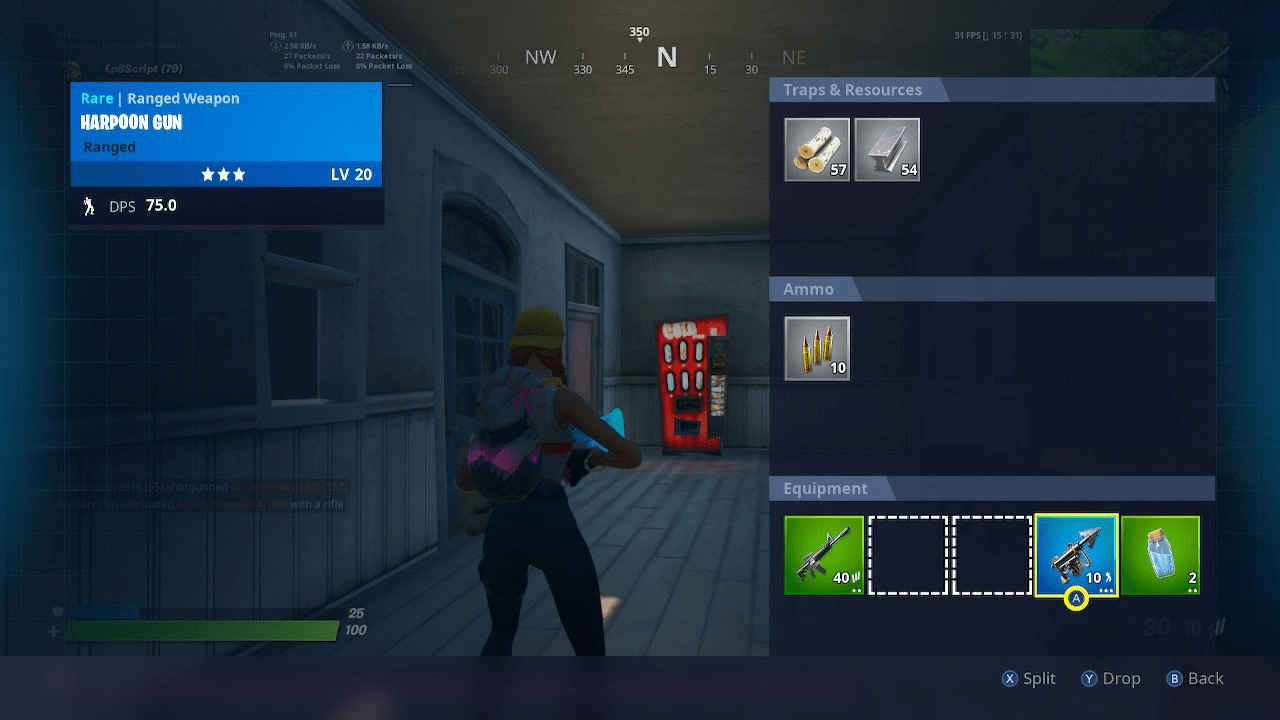The height and width of the screenshot is (720, 1280).
Task: Click the blue shield bar above health
Action: click(x=104, y=611)
